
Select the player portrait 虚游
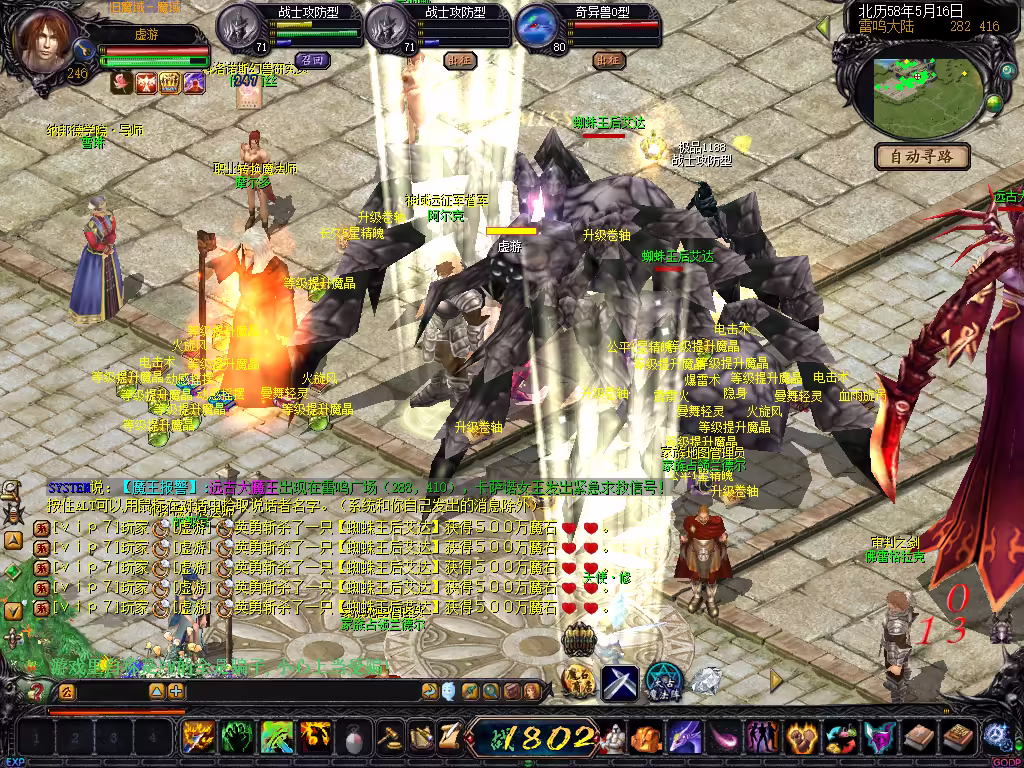45,42
